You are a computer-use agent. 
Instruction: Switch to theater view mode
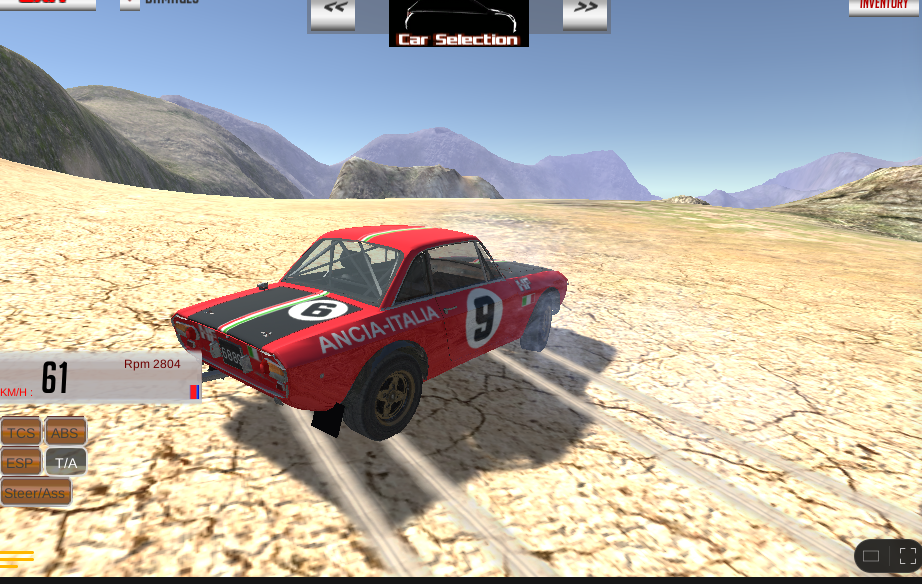(x=871, y=556)
